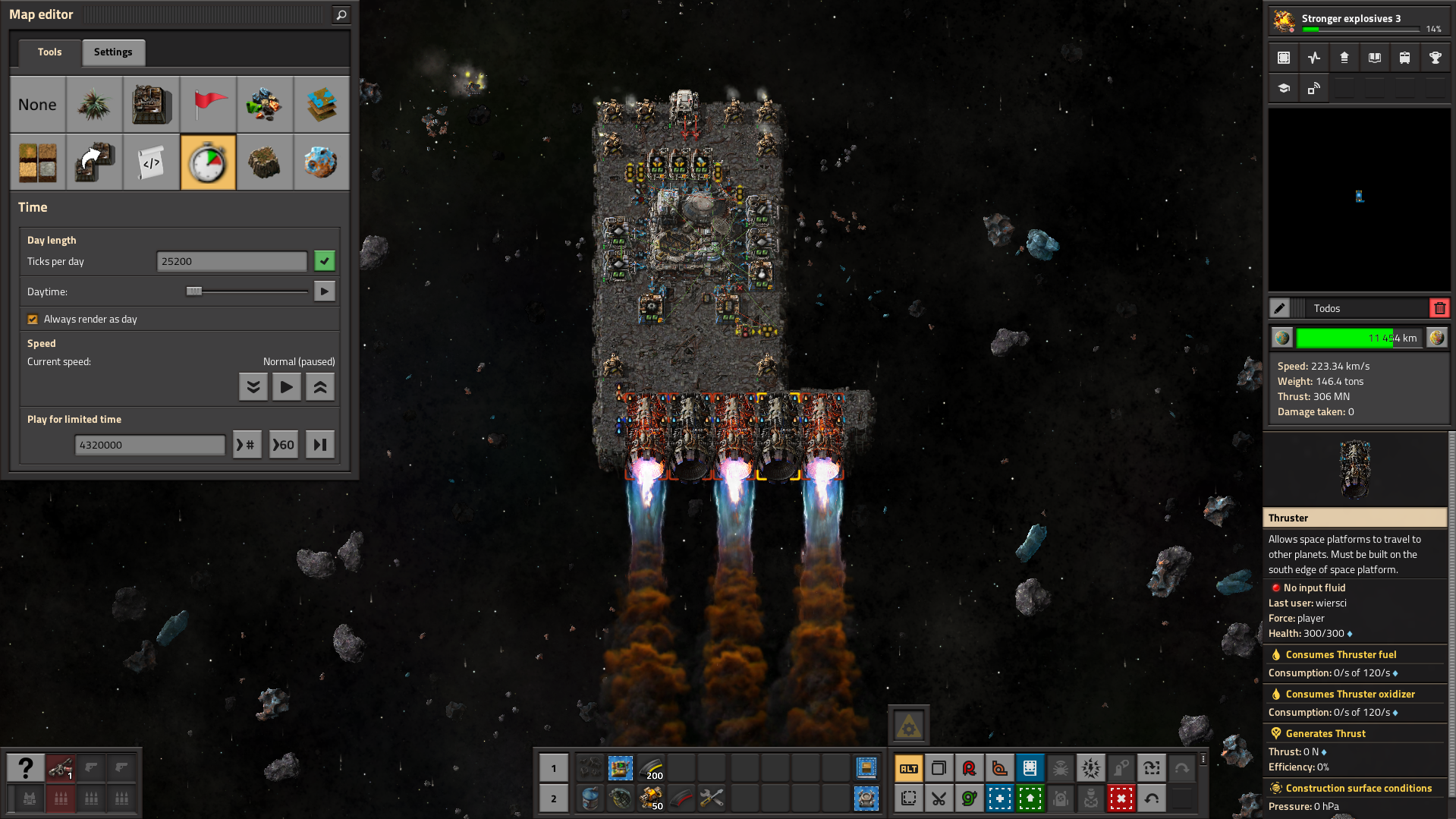1456x819 pixels.
Task: Select the None tool
Action: coord(38,105)
